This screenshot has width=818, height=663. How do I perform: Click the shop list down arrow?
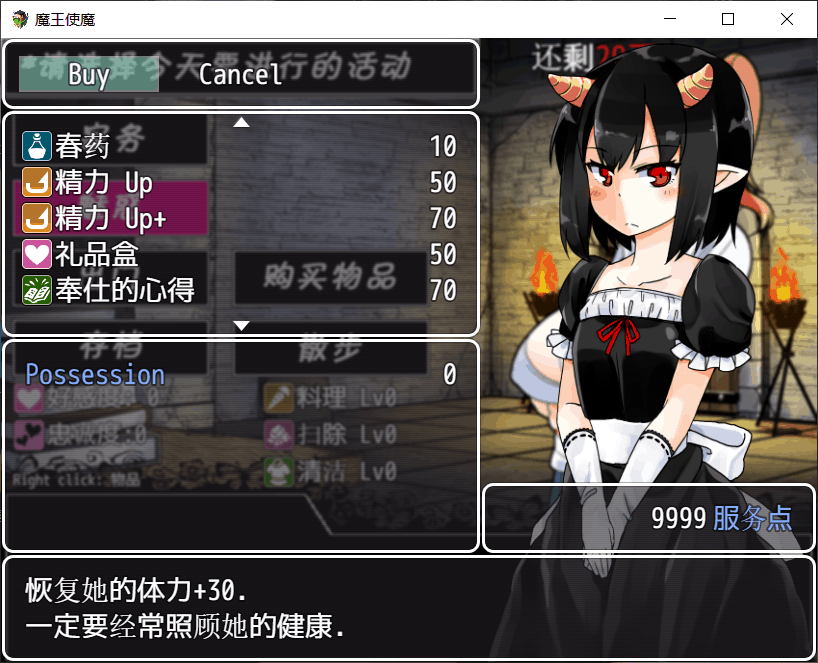point(241,326)
